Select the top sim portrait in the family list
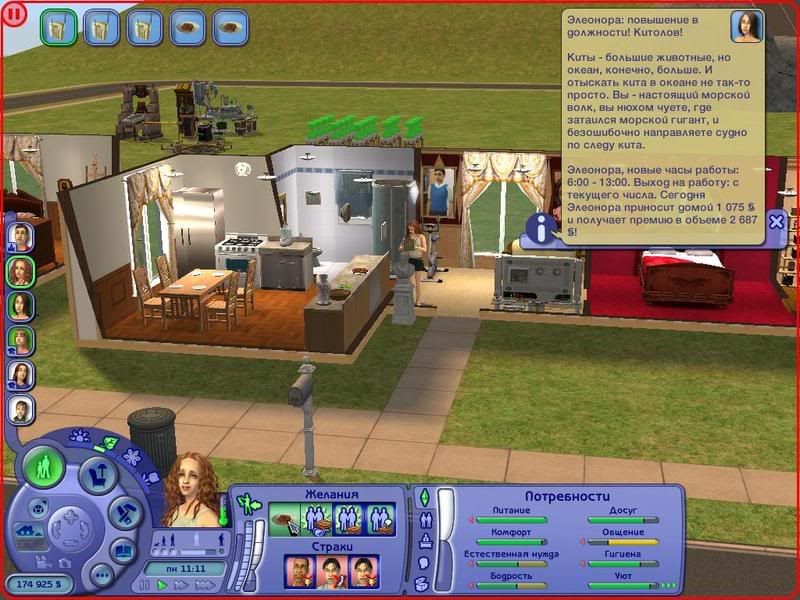800x600 pixels. tap(21, 235)
